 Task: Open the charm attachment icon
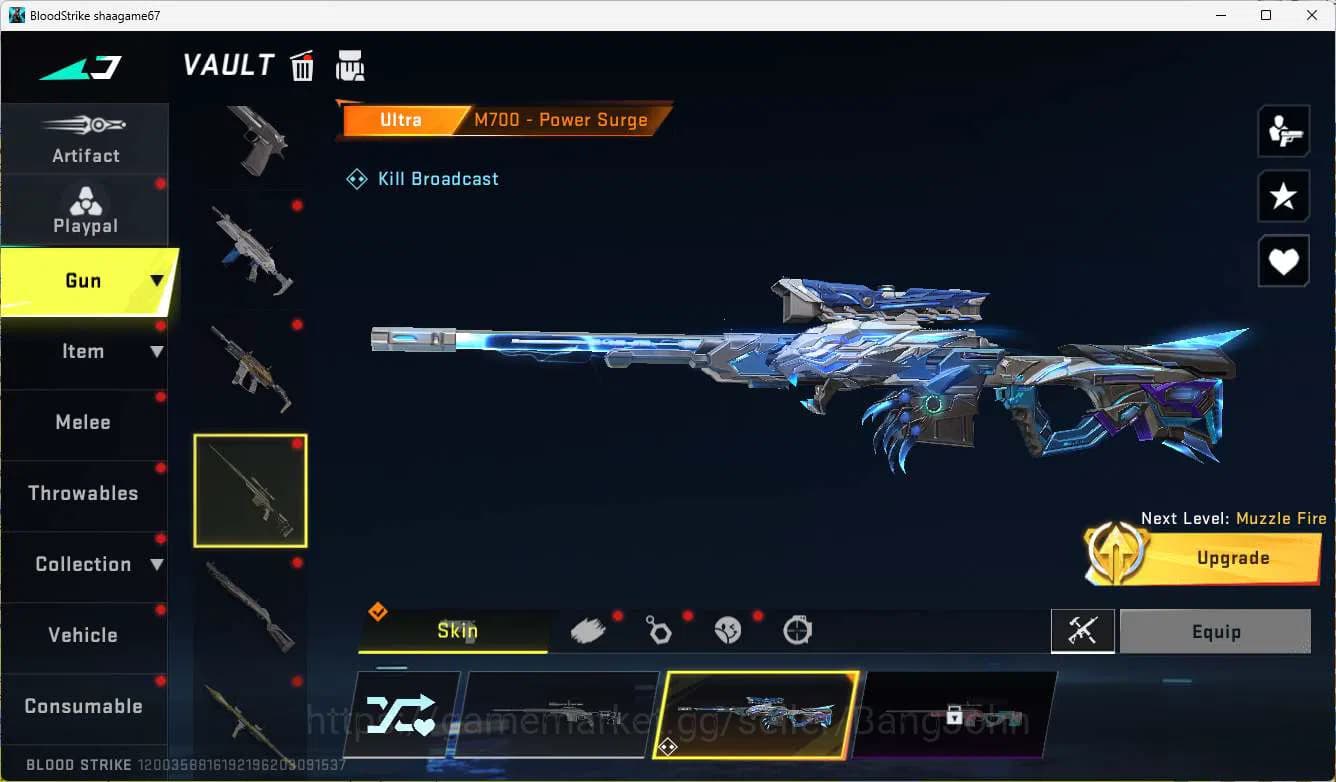[658, 630]
